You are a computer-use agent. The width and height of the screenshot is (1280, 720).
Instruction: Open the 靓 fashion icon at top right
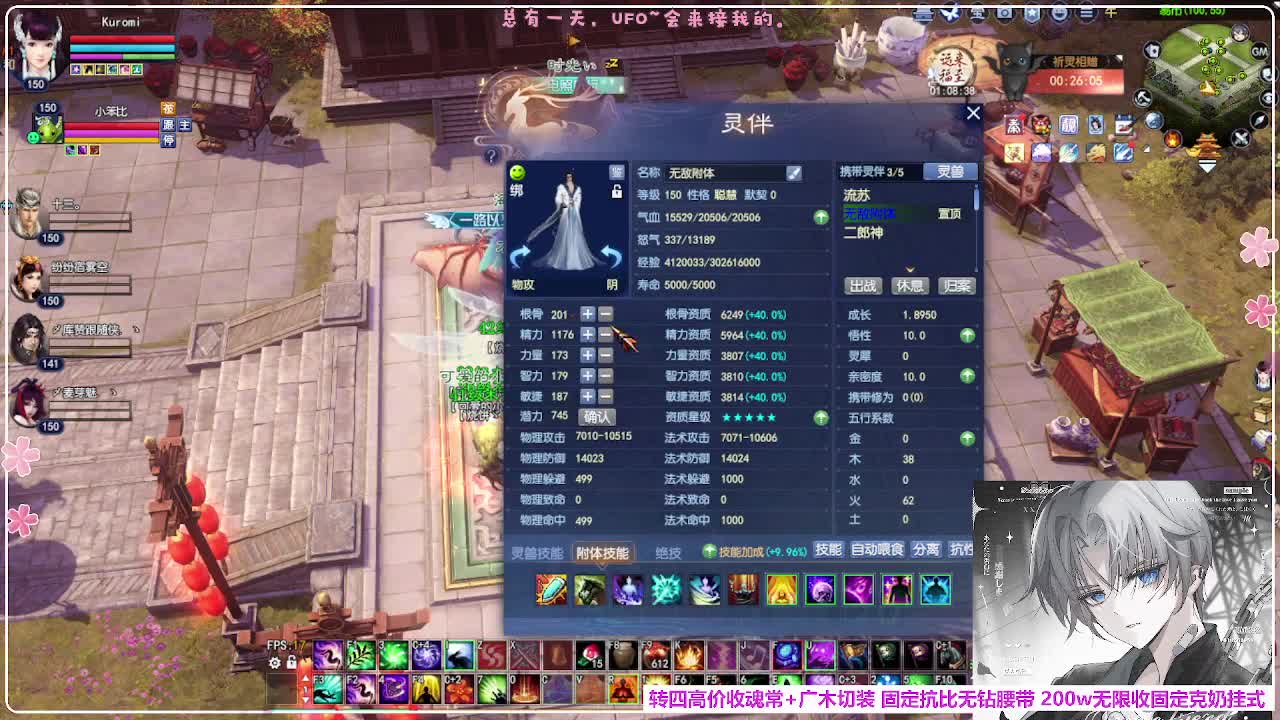(x=1068, y=124)
